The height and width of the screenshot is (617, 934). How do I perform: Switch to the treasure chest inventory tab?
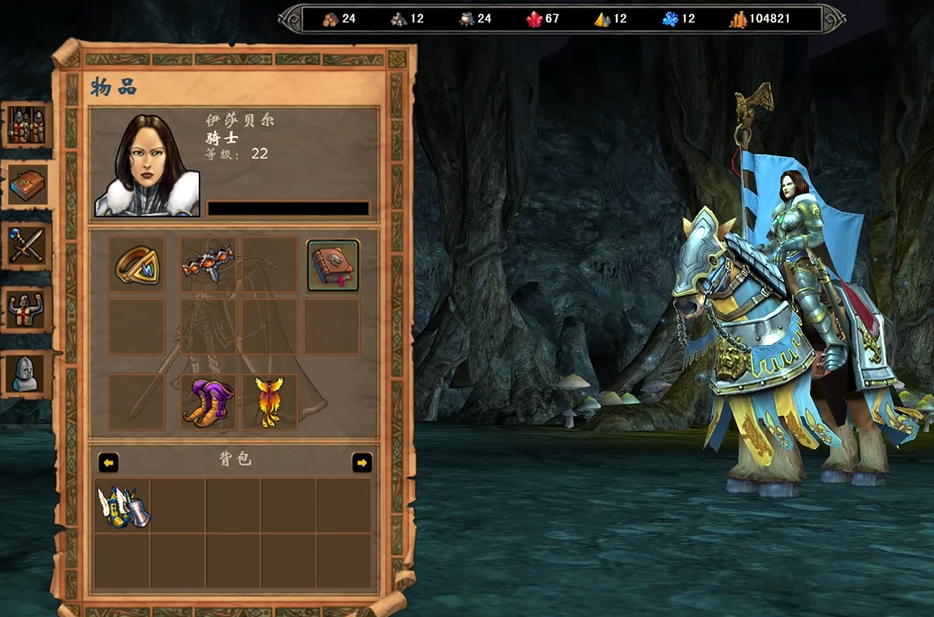[26, 185]
